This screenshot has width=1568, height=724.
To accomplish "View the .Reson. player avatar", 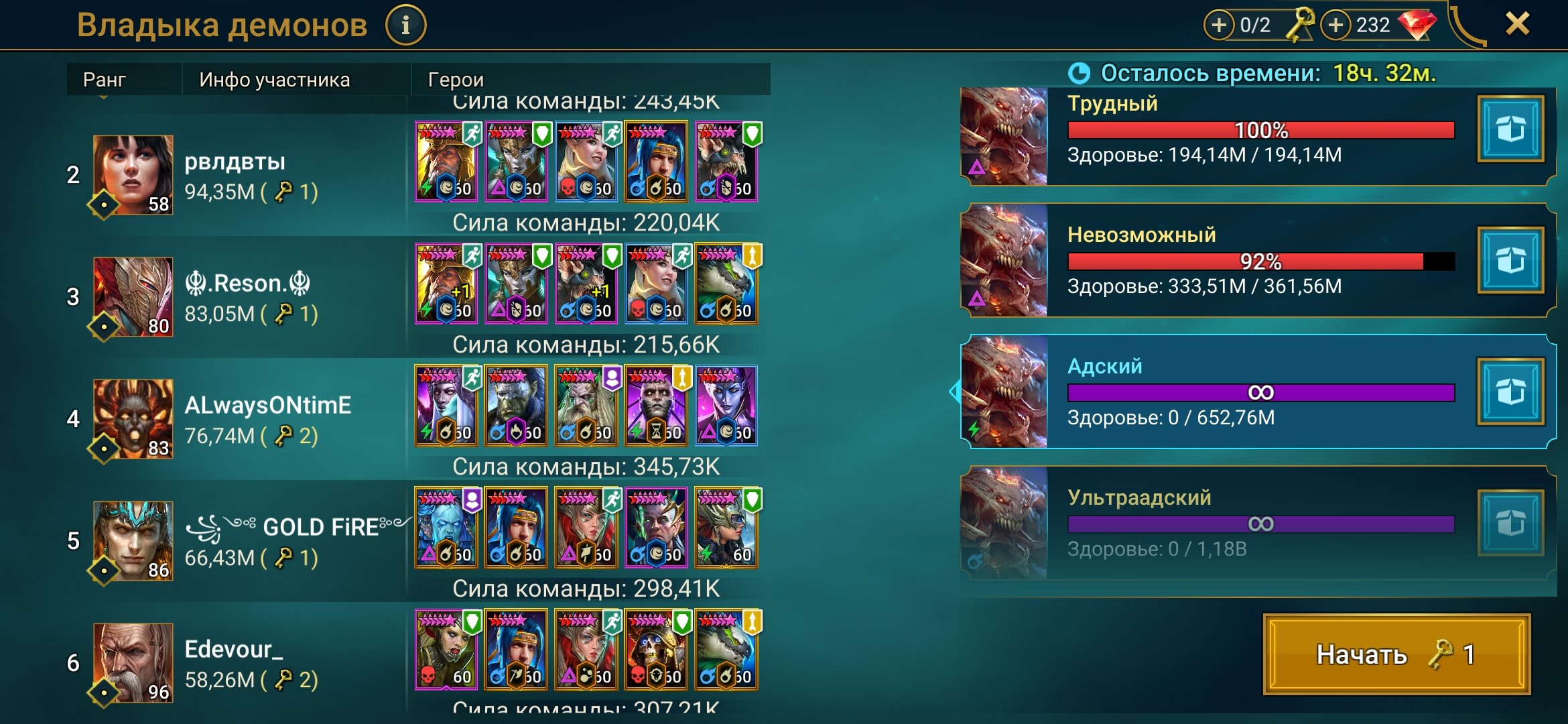I will (x=133, y=297).
